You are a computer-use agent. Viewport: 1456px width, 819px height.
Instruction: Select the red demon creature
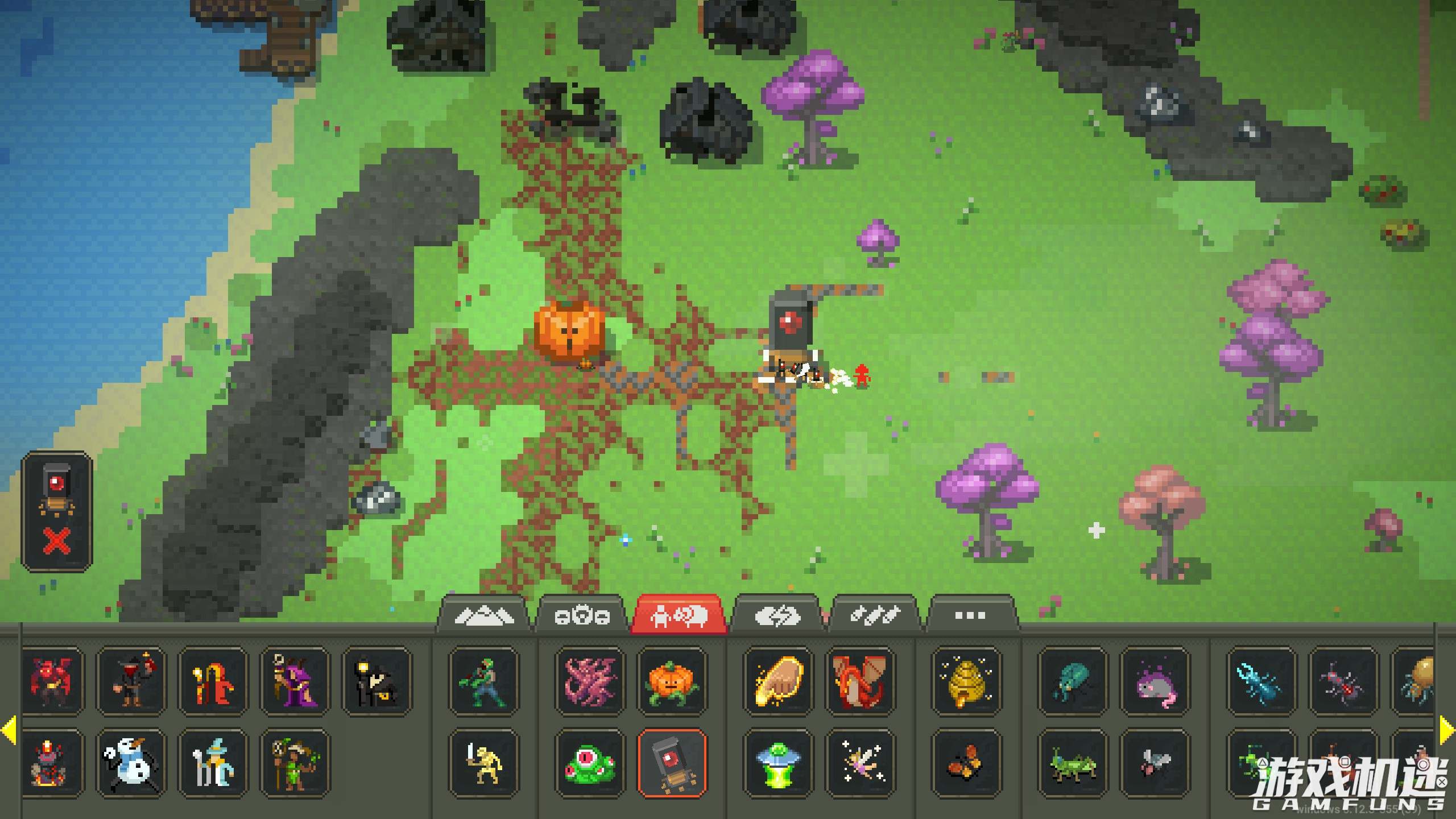point(52,681)
